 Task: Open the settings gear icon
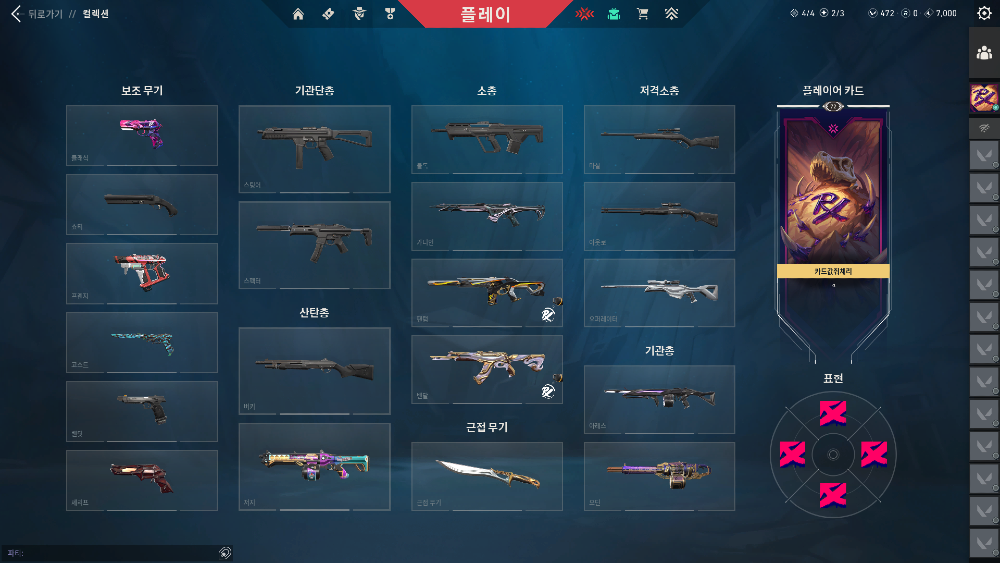coord(983,13)
